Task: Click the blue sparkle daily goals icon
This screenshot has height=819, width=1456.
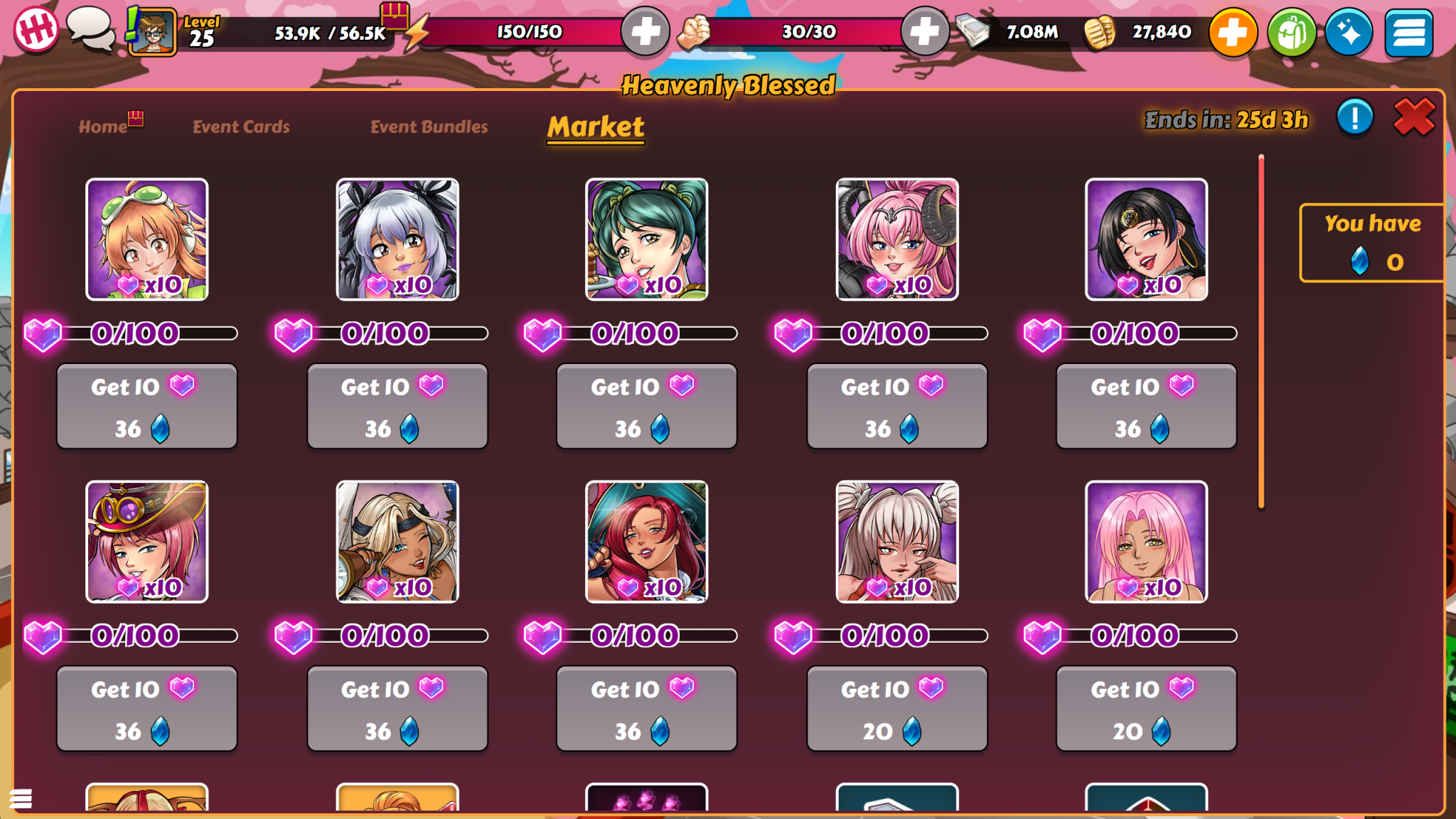Action: click(x=1349, y=30)
